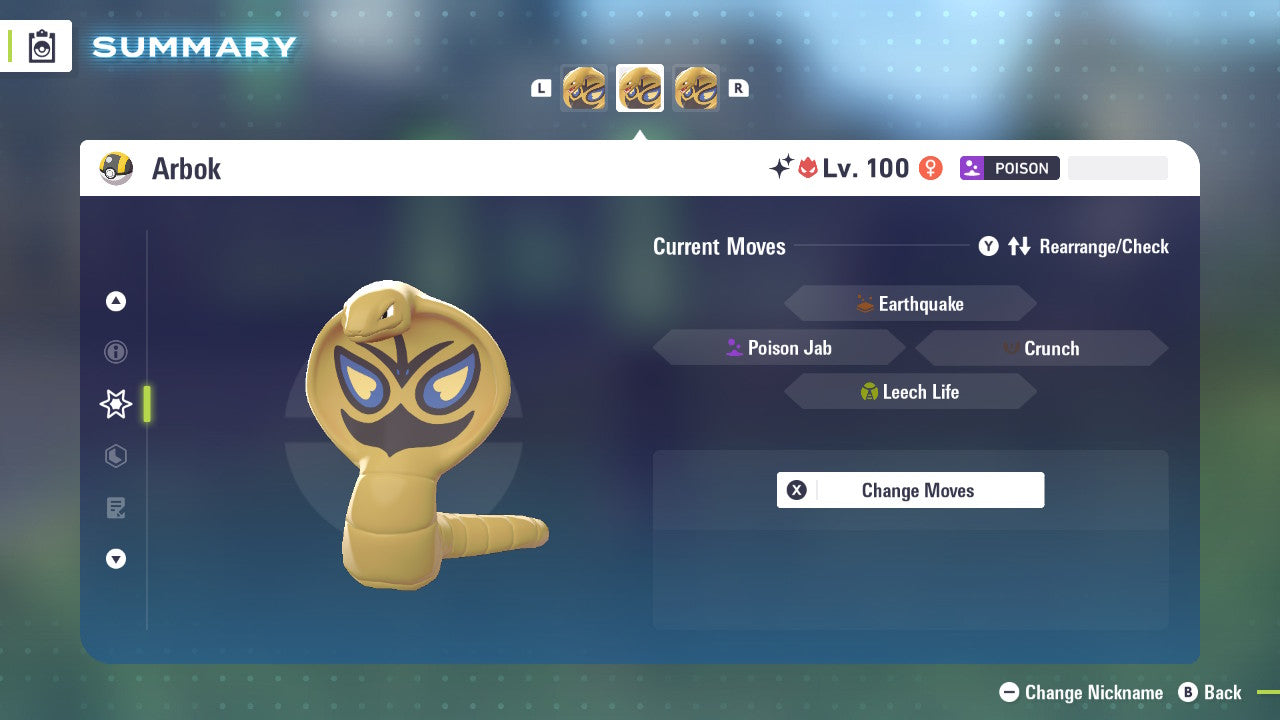This screenshot has width=1280, height=720.
Task: Click the star-shaped moves page icon
Action: (x=115, y=404)
